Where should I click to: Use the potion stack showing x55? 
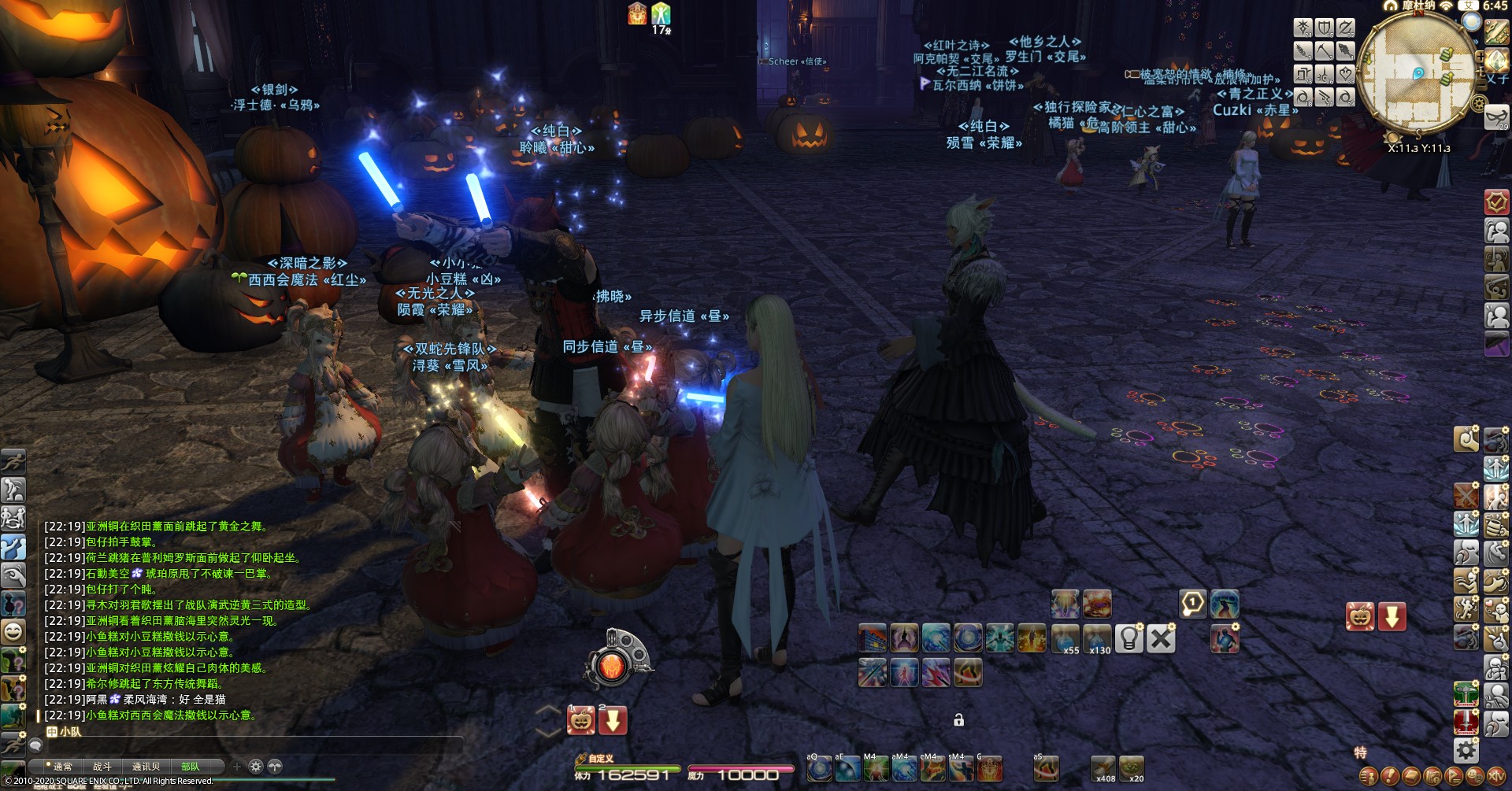[1065, 638]
